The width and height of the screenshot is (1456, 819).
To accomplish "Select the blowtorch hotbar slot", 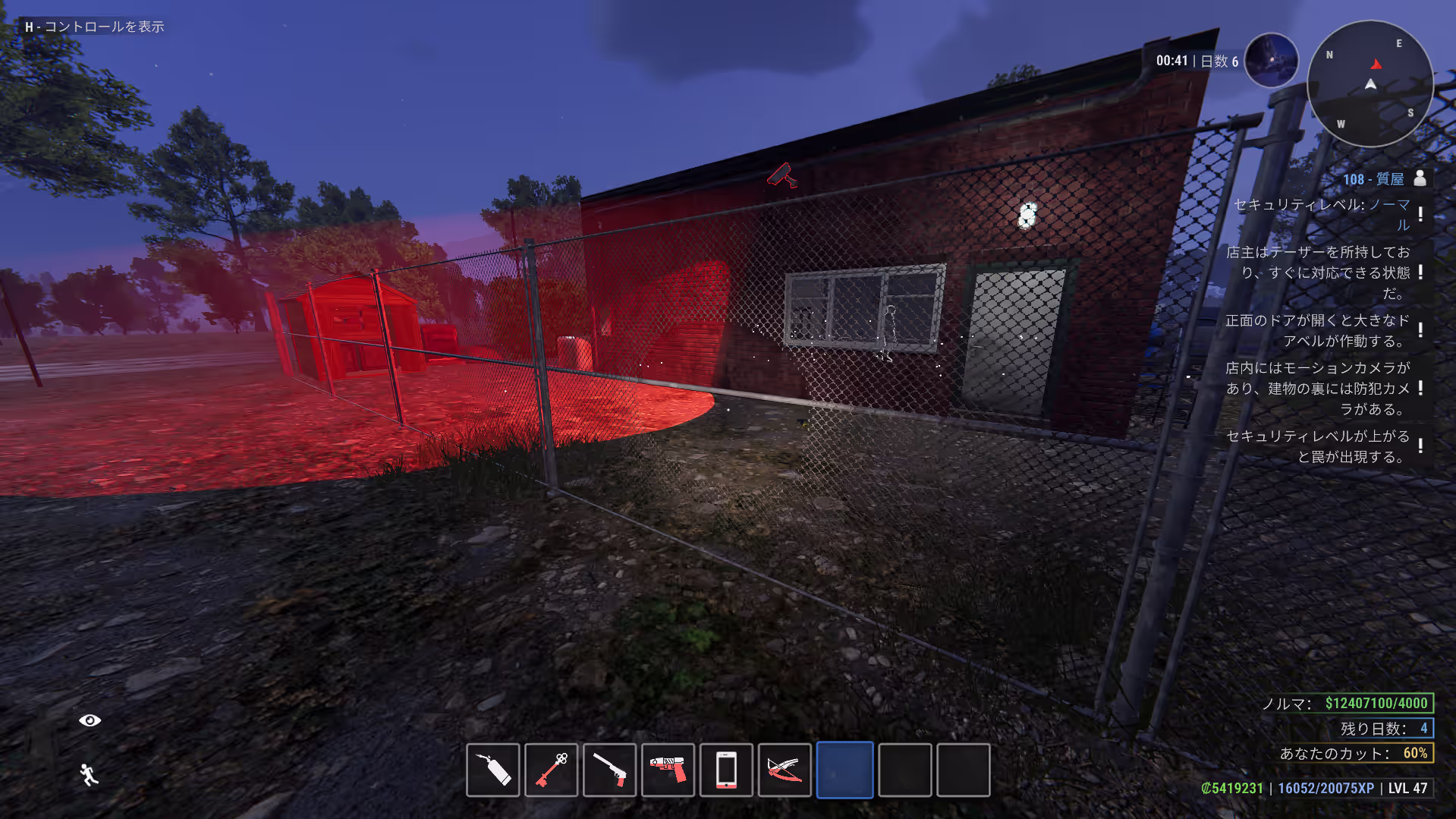I will coord(493,770).
